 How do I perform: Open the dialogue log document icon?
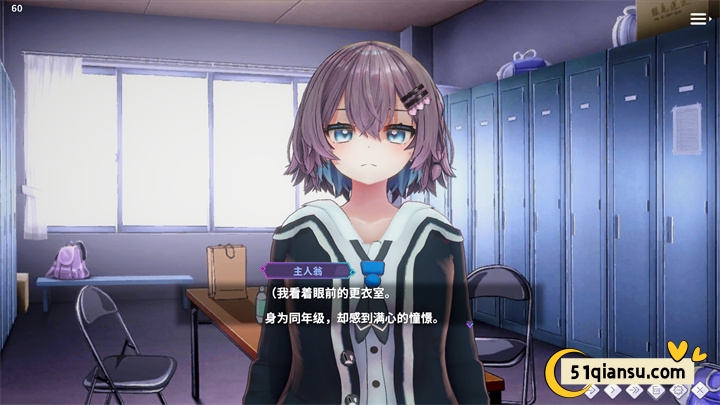(x=656, y=390)
